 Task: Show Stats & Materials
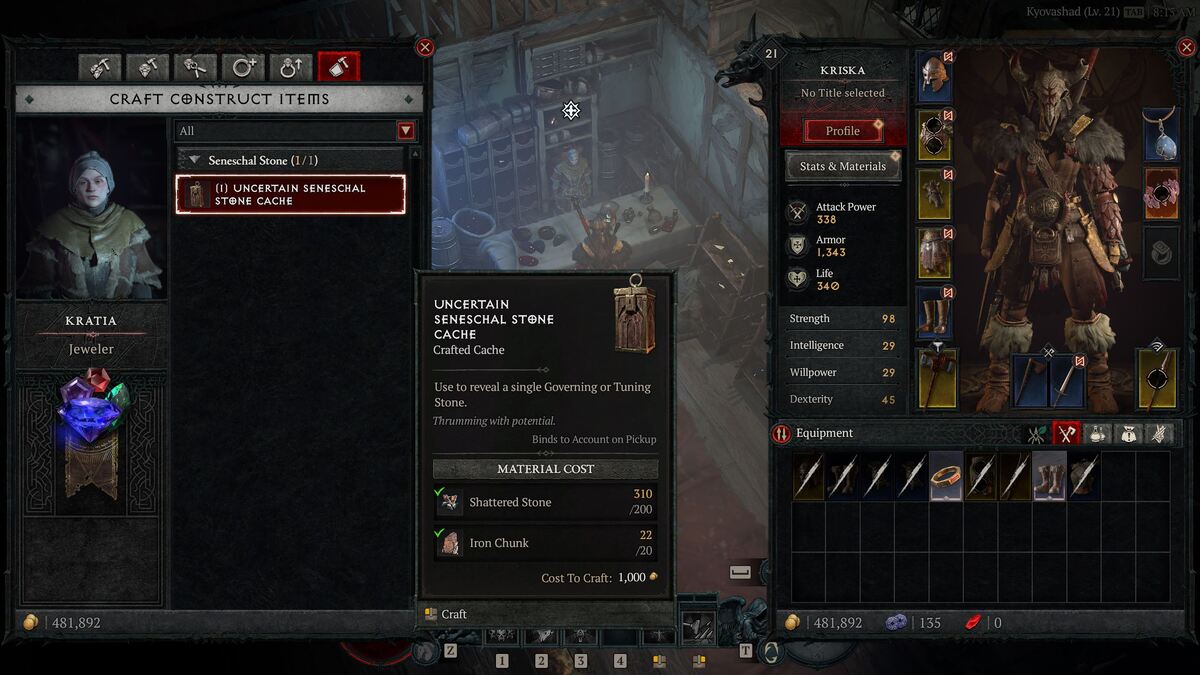click(843, 167)
